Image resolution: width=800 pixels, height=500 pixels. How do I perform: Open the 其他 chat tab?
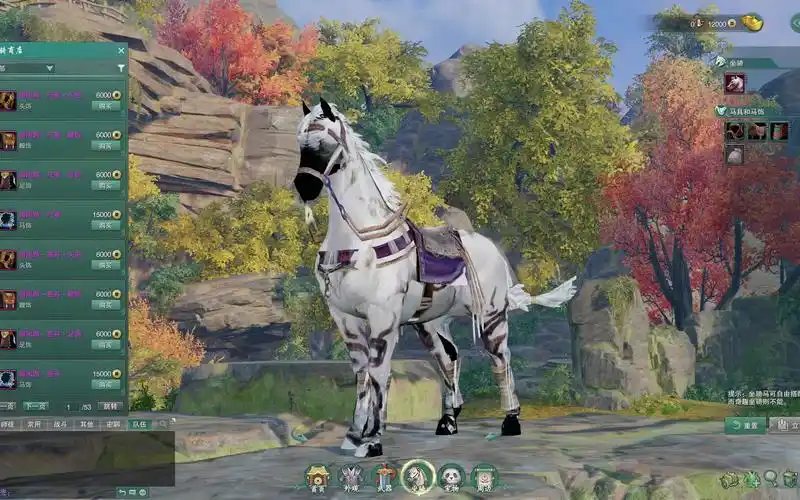point(88,424)
